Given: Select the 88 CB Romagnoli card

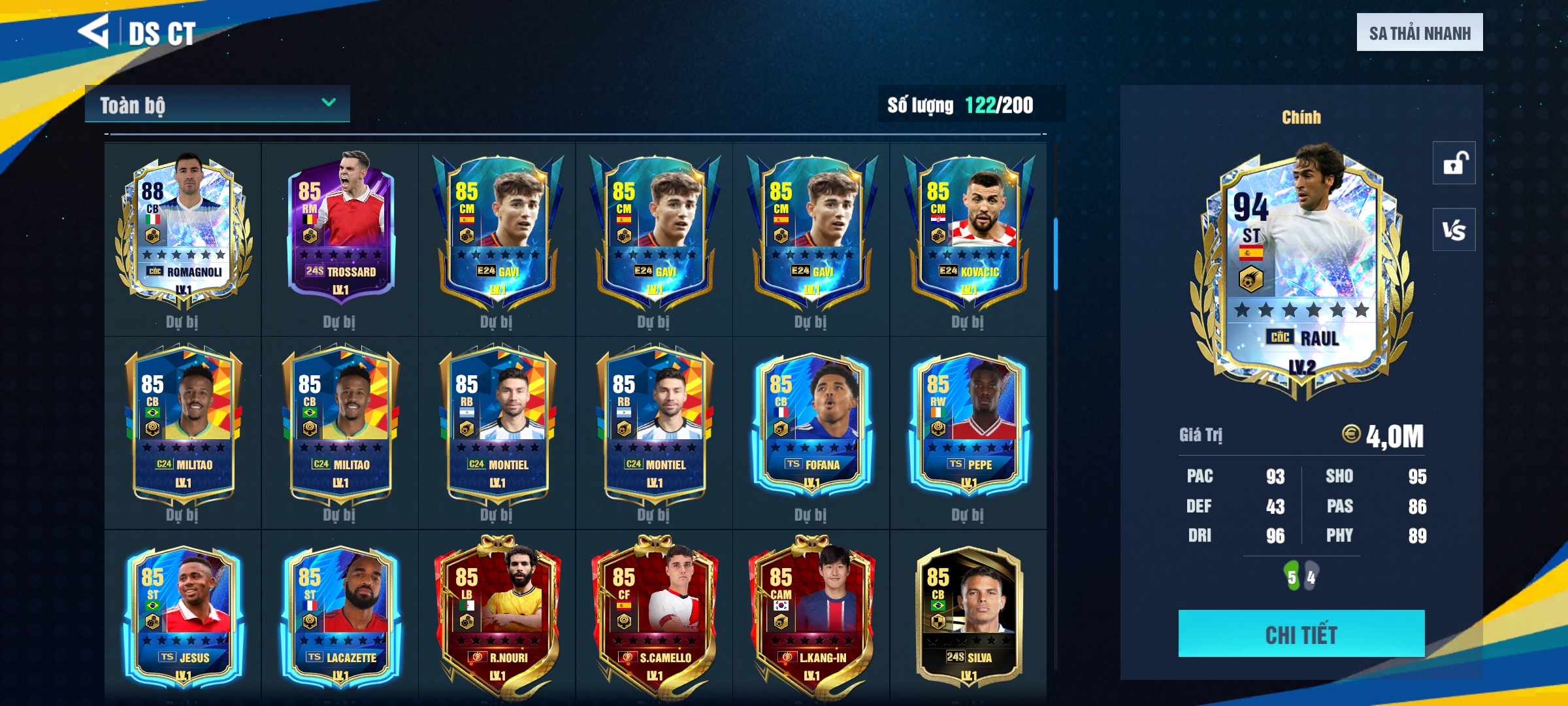Looking at the screenshot, I should 183,229.
